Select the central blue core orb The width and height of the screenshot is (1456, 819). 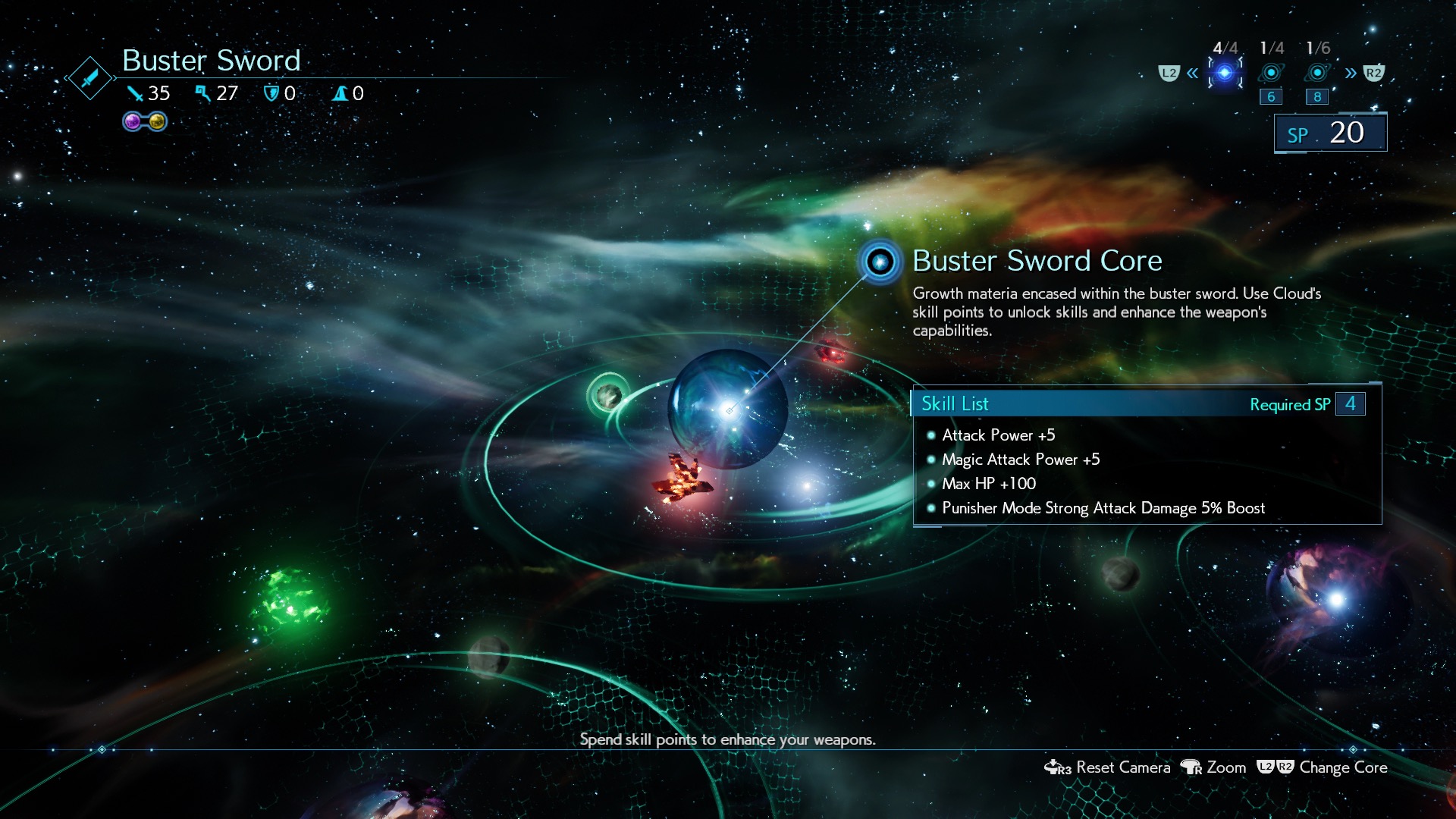coord(728,408)
